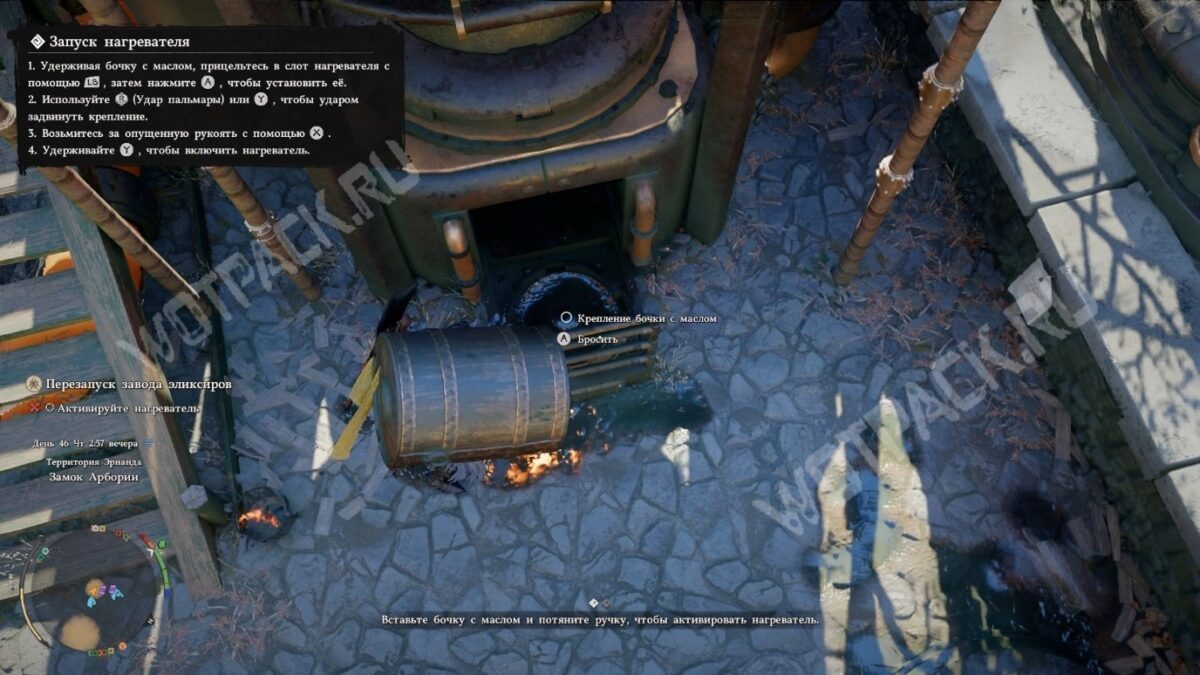1200x675 pixels.
Task: Choose the "Крепление бочки с маслом" interaction target
Action: click(x=646, y=318)
